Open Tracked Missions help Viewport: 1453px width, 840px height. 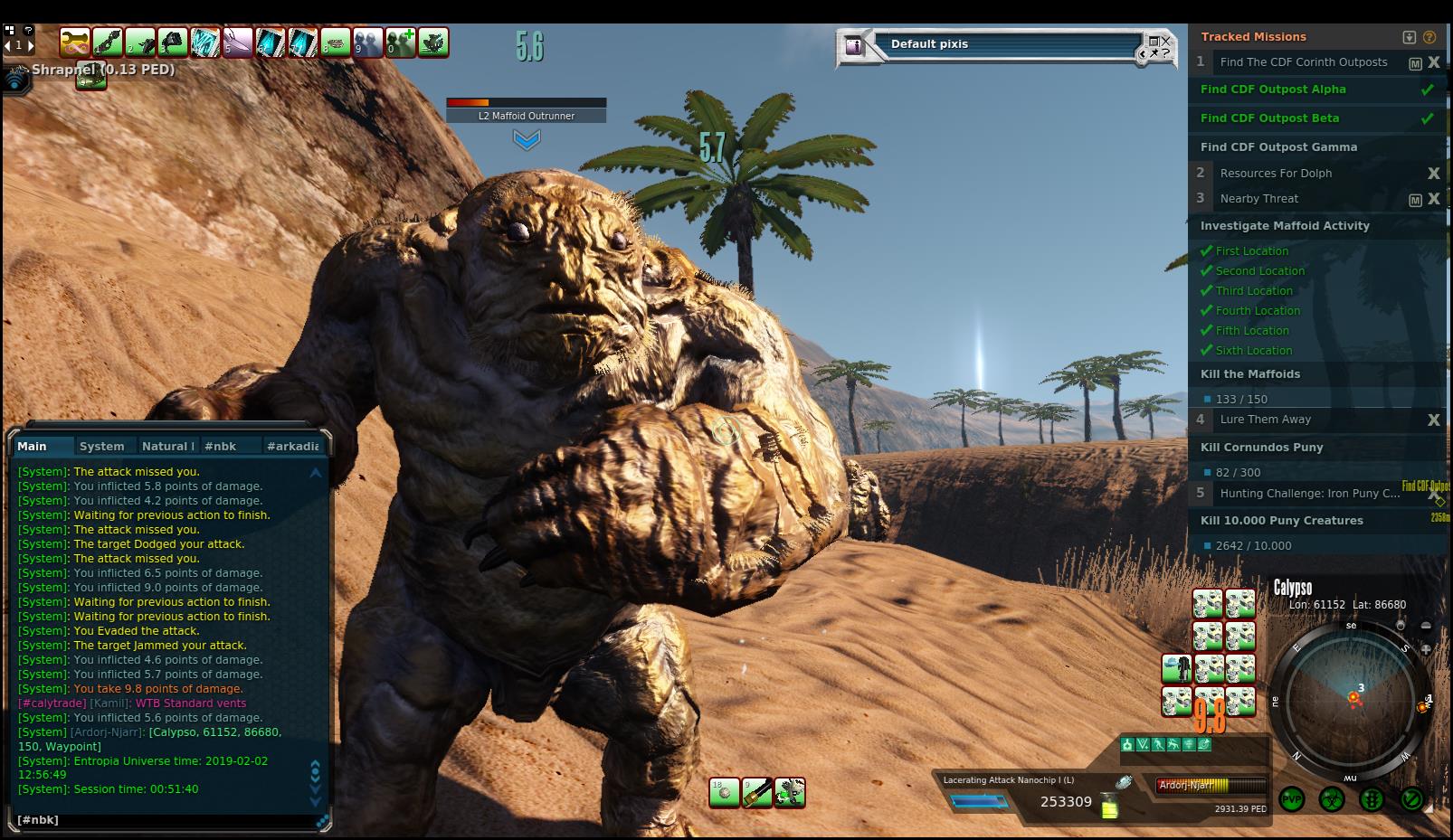[x=1429, y=37]
